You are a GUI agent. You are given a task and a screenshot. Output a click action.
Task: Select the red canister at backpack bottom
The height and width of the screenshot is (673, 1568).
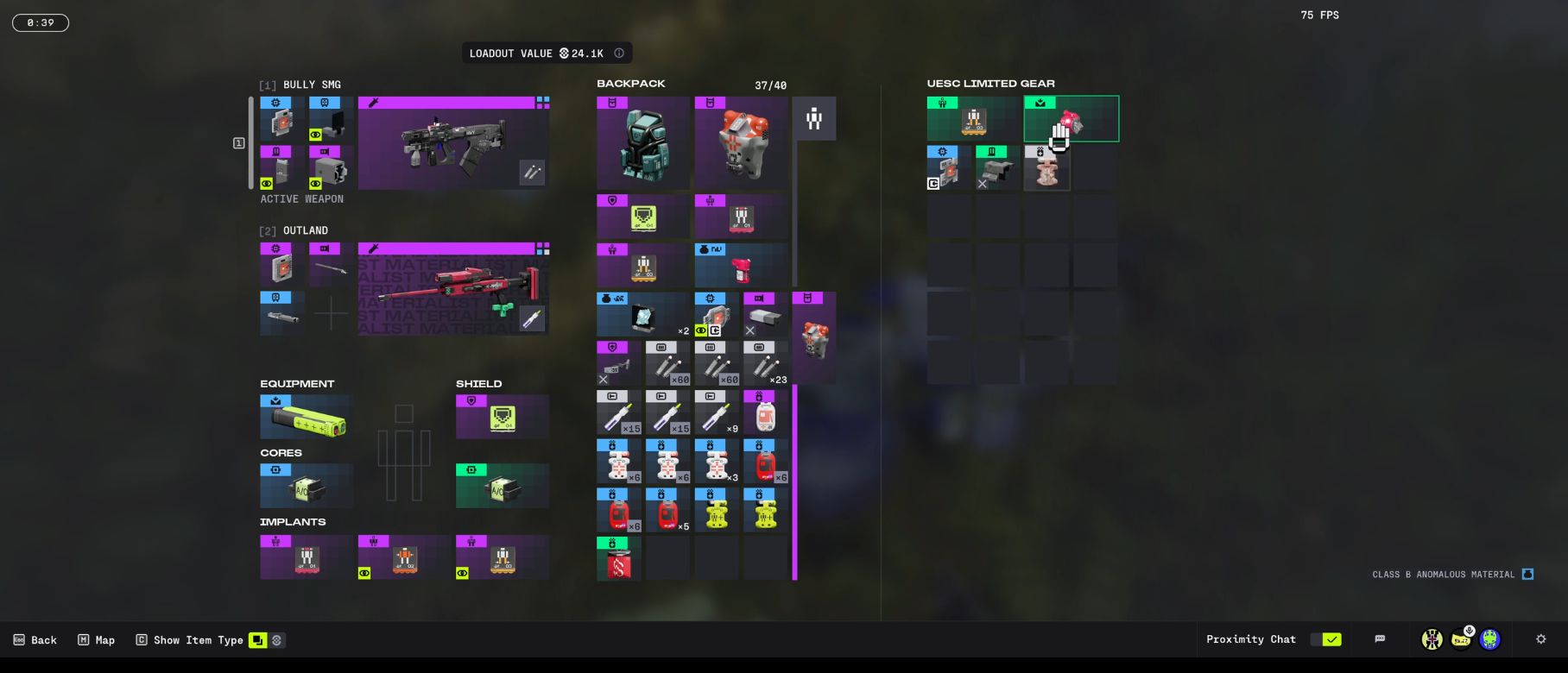(x=618, y=559)
